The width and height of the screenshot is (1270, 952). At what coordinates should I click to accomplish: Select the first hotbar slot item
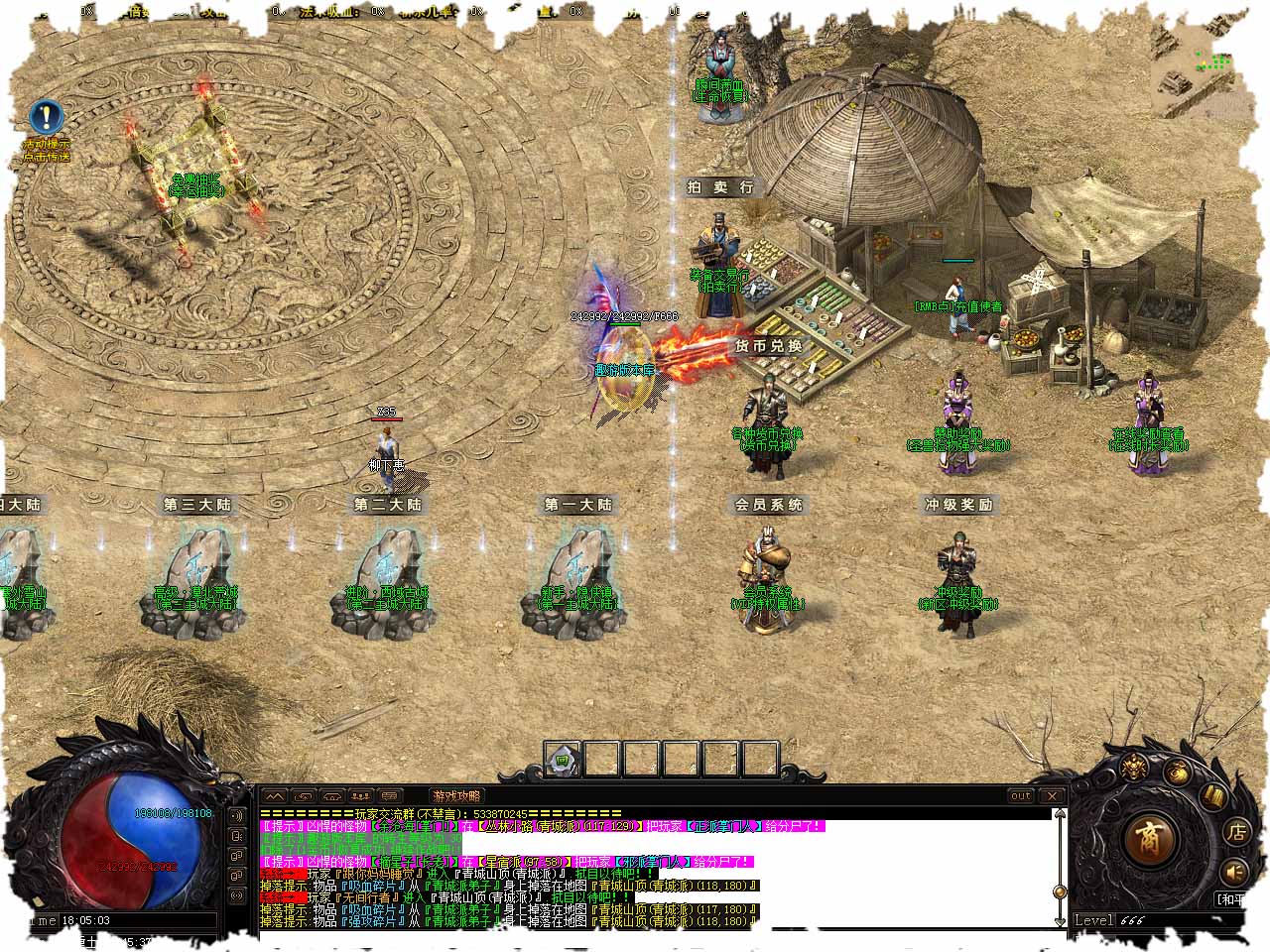pos(563,760)
